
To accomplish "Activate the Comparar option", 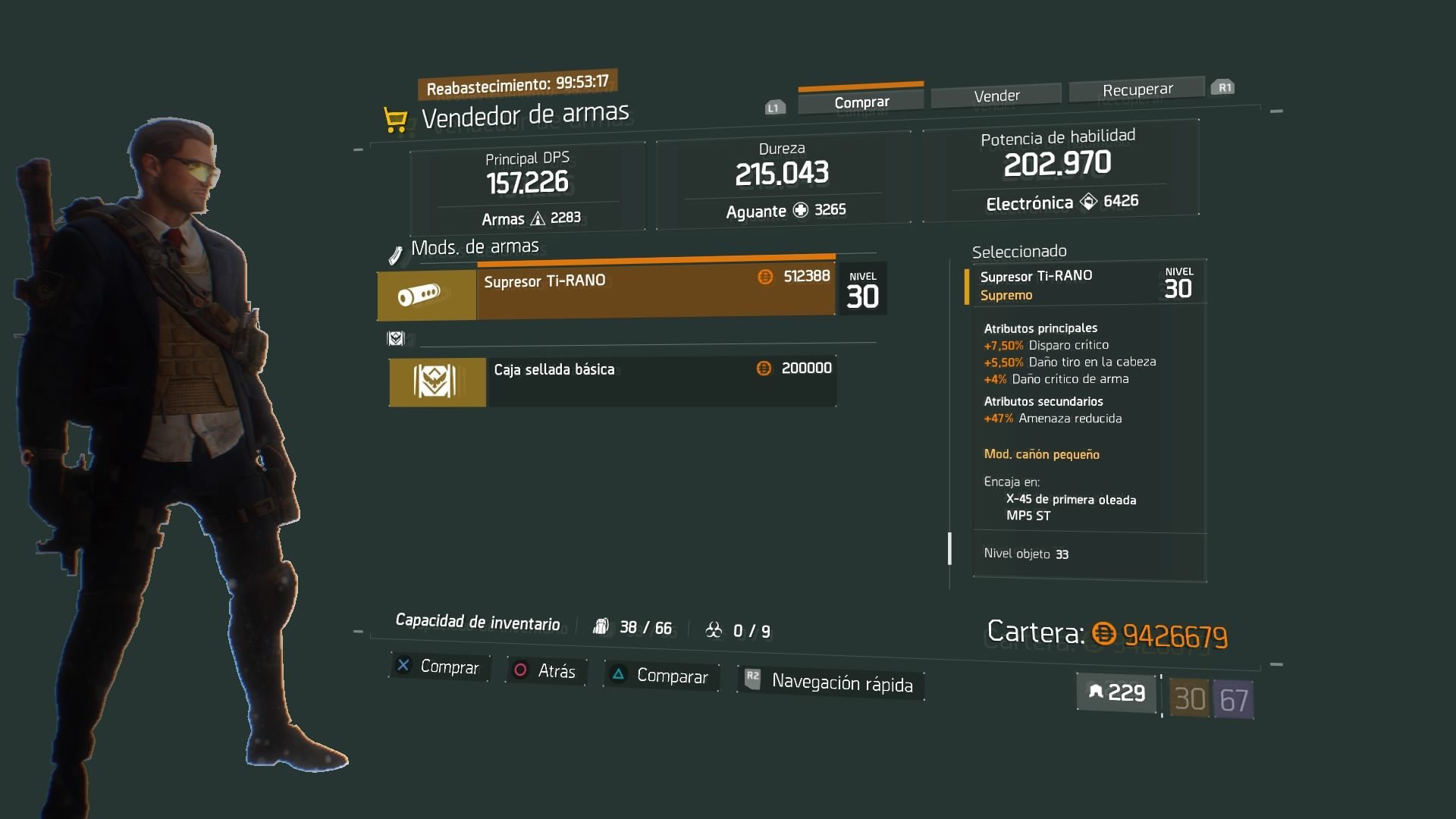I will click(x=661, y=676).
